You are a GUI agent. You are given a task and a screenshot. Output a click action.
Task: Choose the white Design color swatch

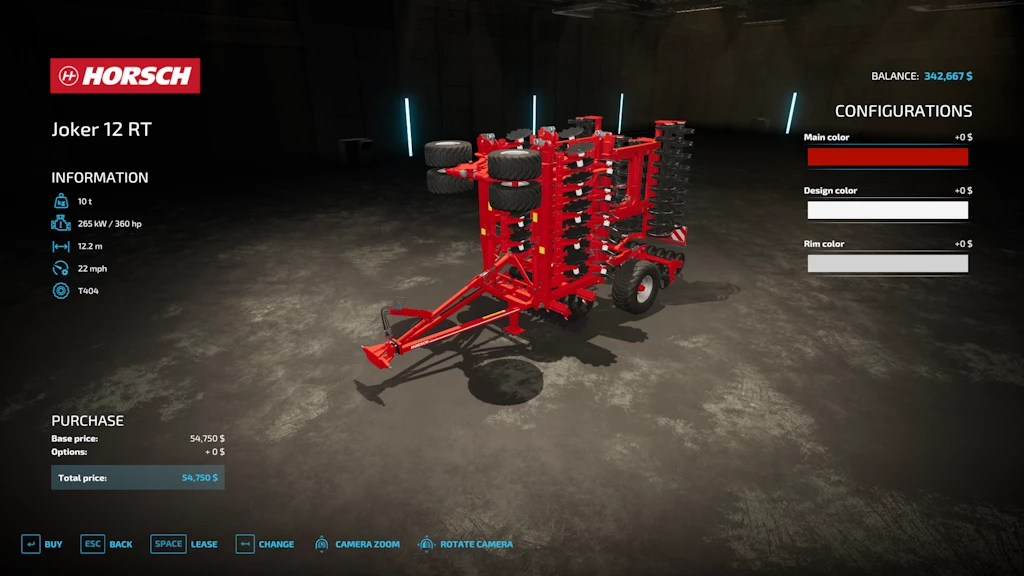[x=887, y=210]
